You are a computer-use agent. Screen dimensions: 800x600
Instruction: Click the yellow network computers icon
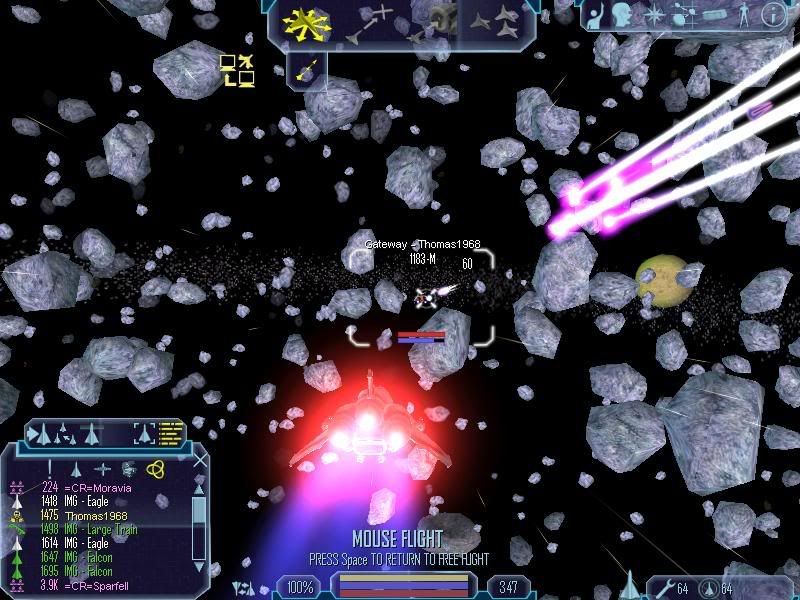point(237,69)
